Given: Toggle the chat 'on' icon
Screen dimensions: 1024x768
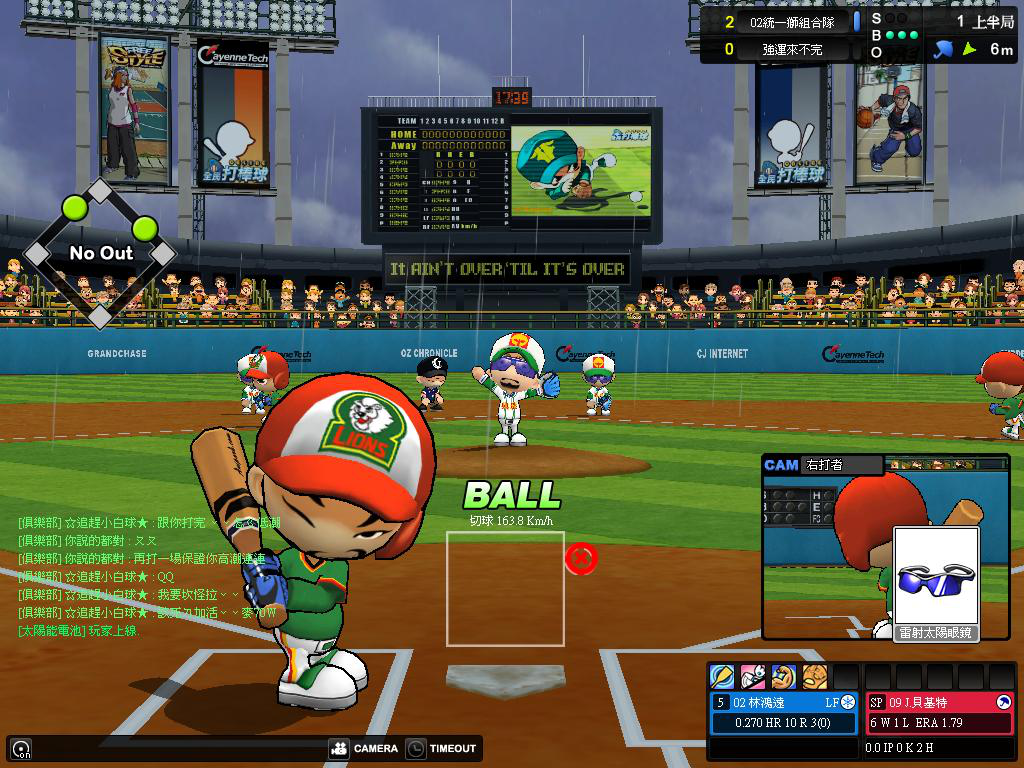Looking at the screenshot, I should 20,748.
